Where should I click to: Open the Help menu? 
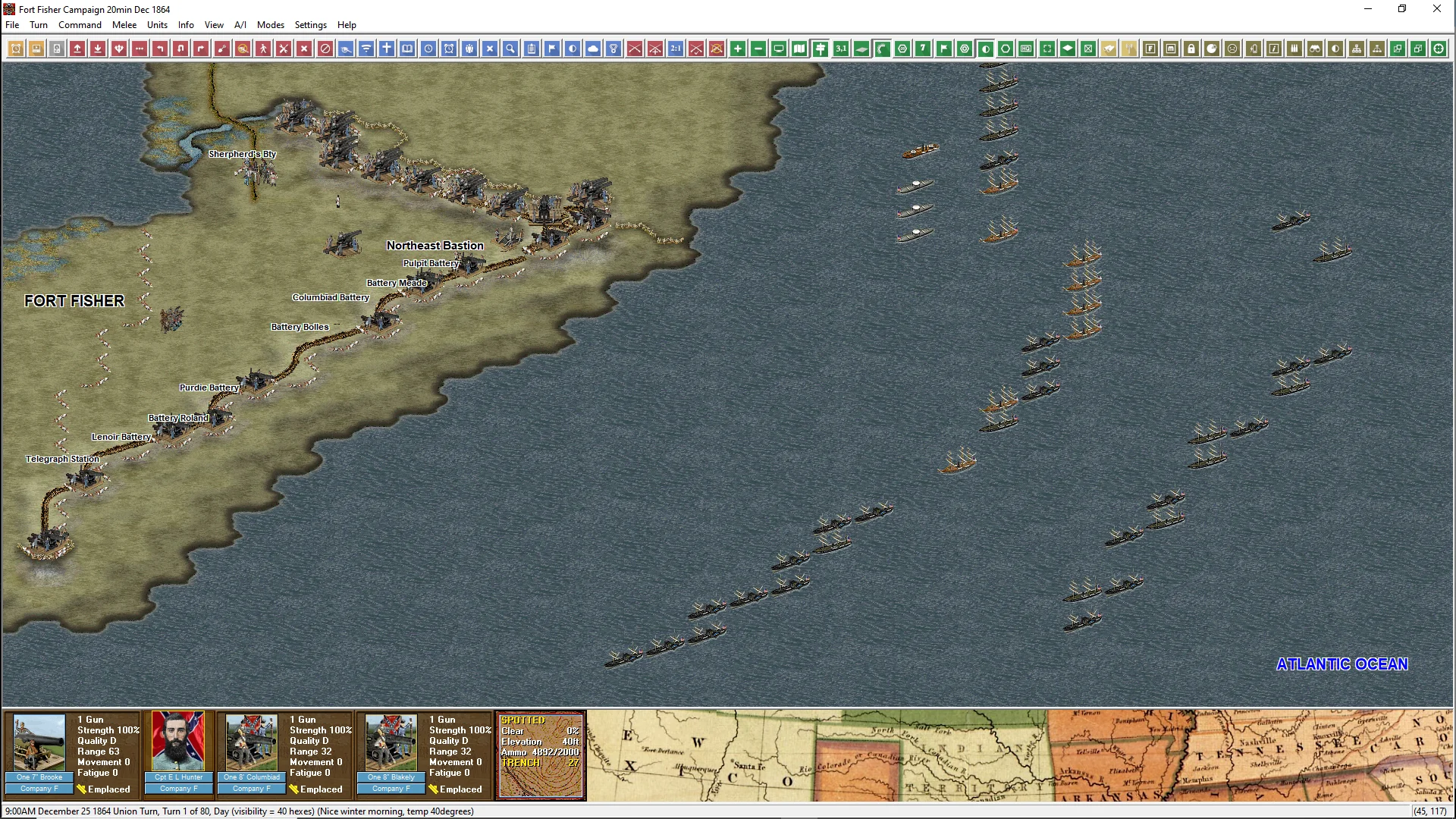347,25
